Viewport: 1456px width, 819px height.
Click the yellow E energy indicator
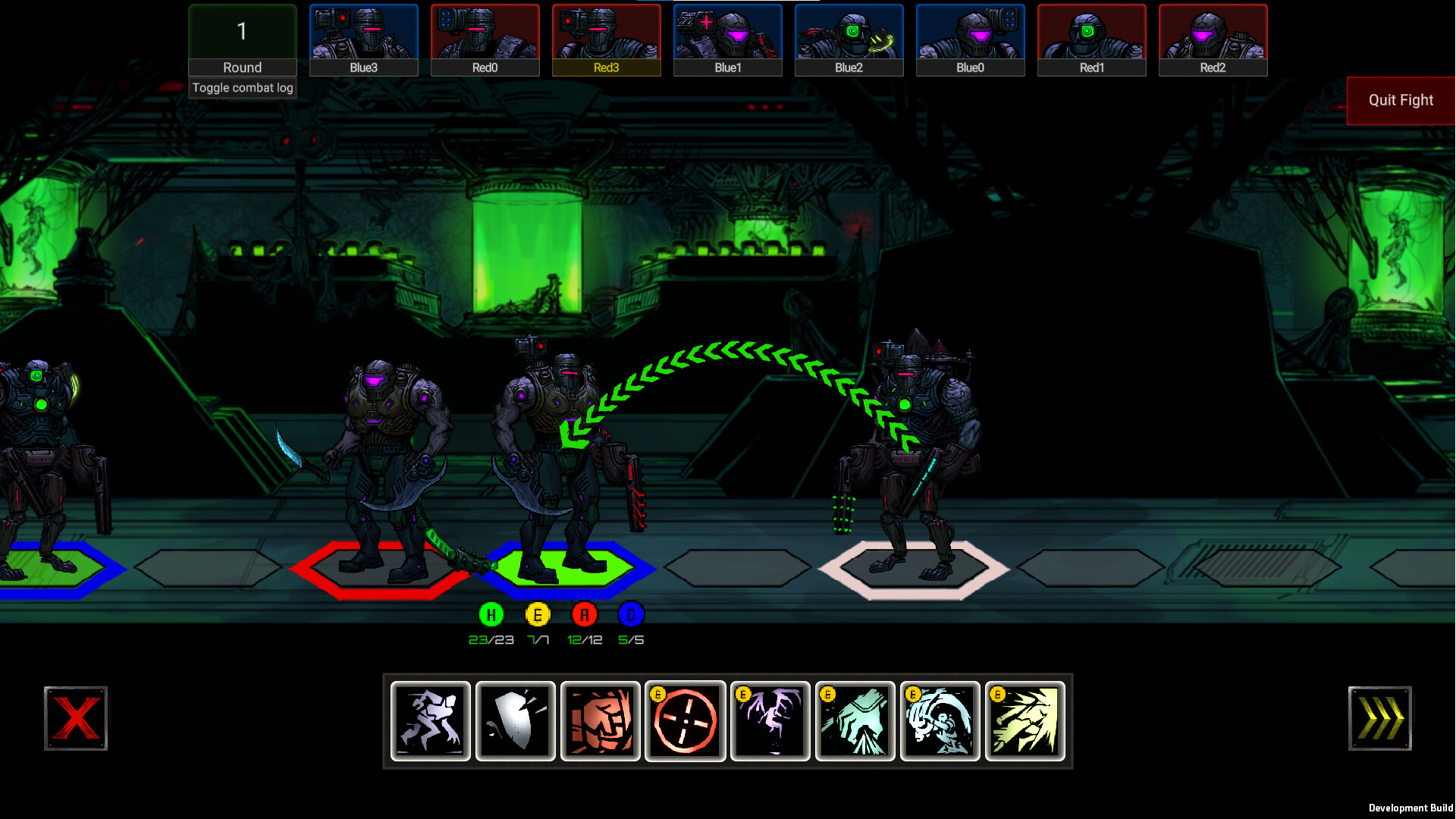(537, 615)
